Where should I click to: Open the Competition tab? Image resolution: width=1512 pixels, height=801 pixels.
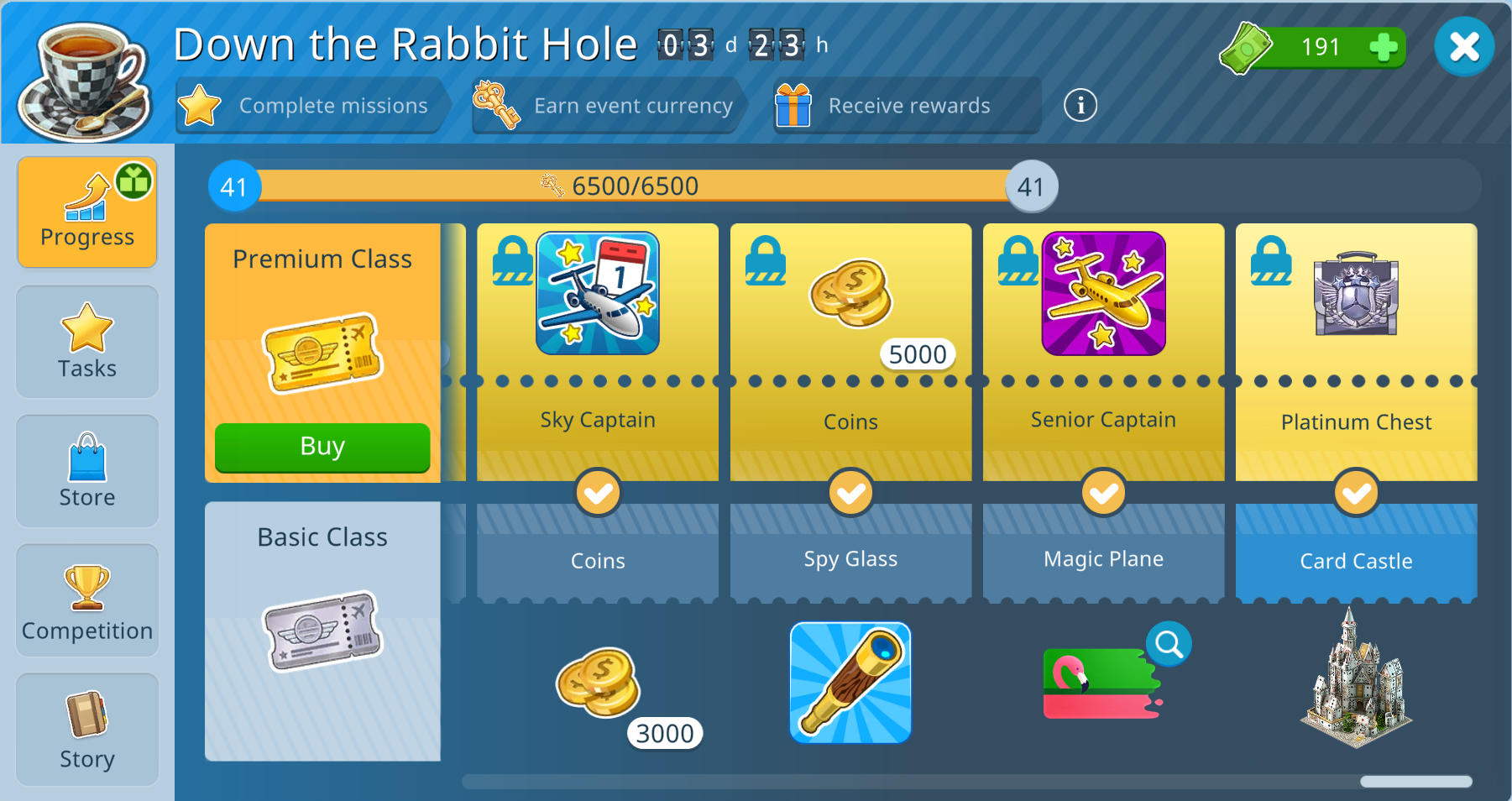tap(87, 600)
